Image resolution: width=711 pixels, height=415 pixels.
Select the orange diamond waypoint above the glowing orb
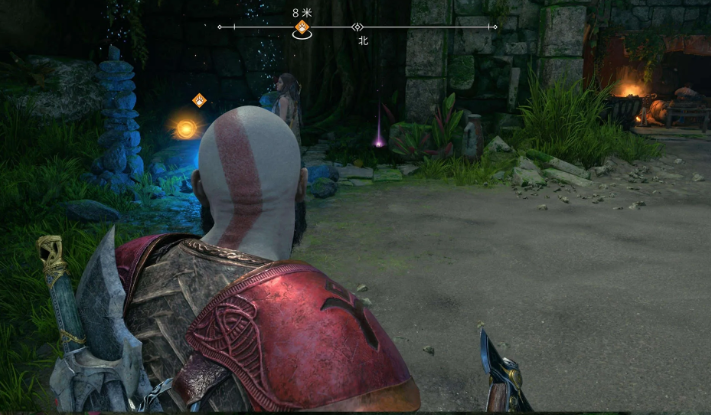coord(199,99)
